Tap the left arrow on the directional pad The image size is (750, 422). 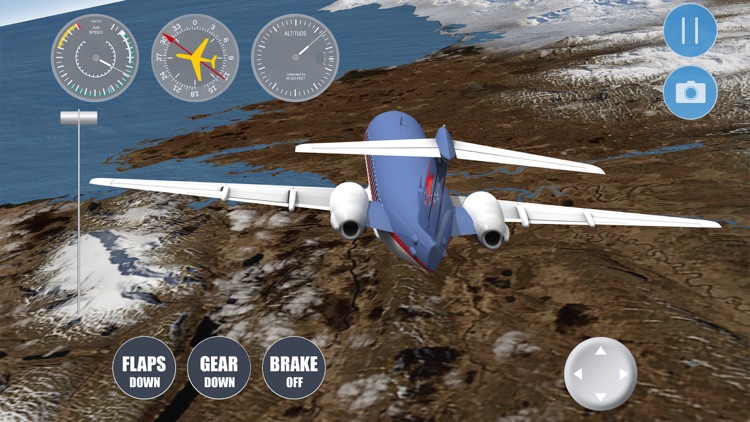click(x=577, y=374)
